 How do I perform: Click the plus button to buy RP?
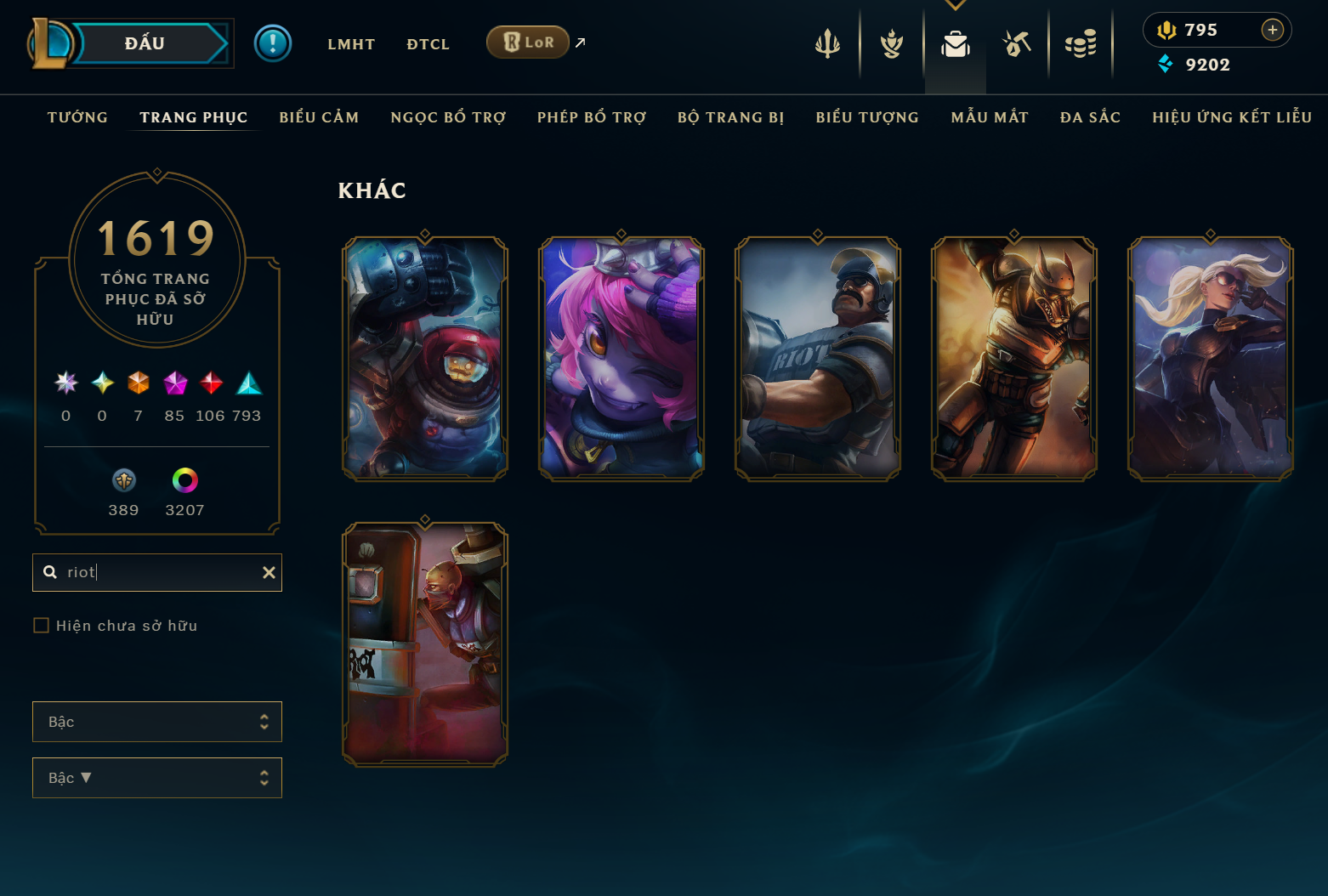pyautogui.click(x=1273, y=30)
